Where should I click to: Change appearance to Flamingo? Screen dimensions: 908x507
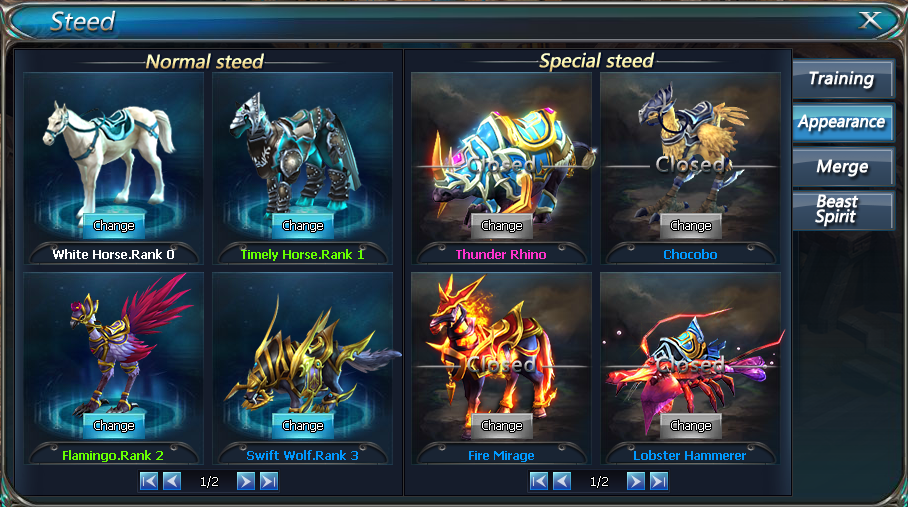(x=113, y=425)
